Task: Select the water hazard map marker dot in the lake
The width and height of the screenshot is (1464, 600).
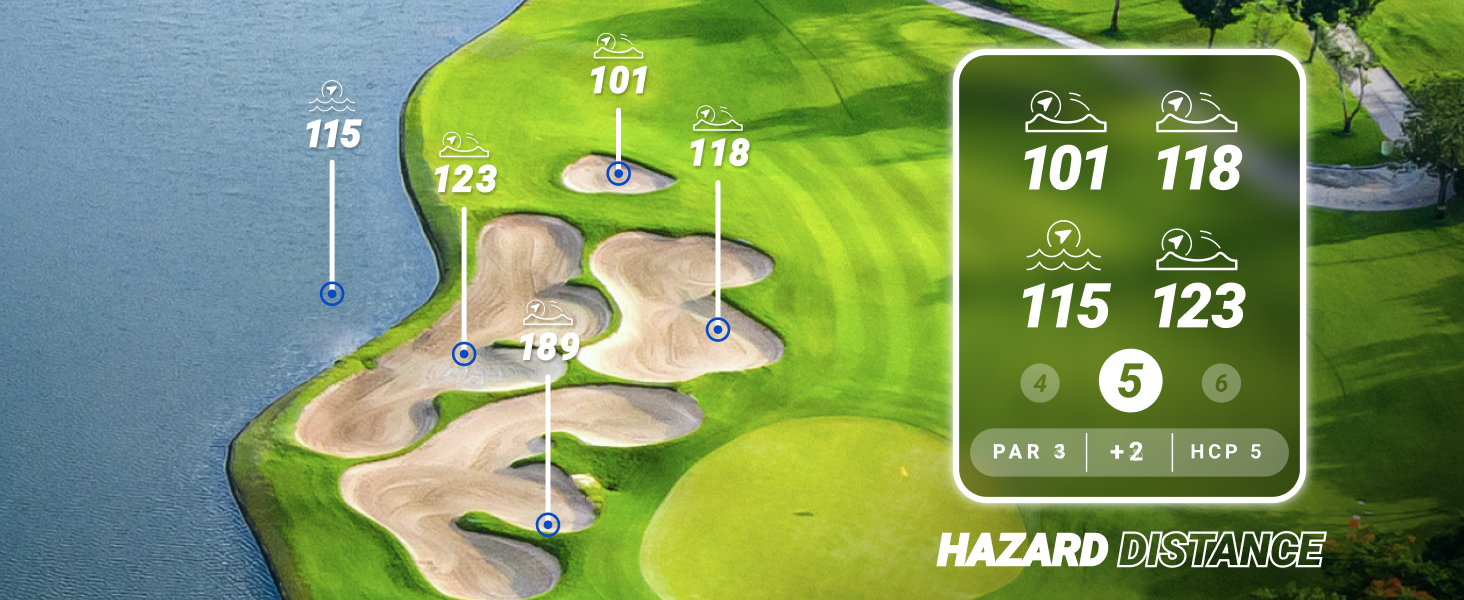Action: click(x=332, y=294)
